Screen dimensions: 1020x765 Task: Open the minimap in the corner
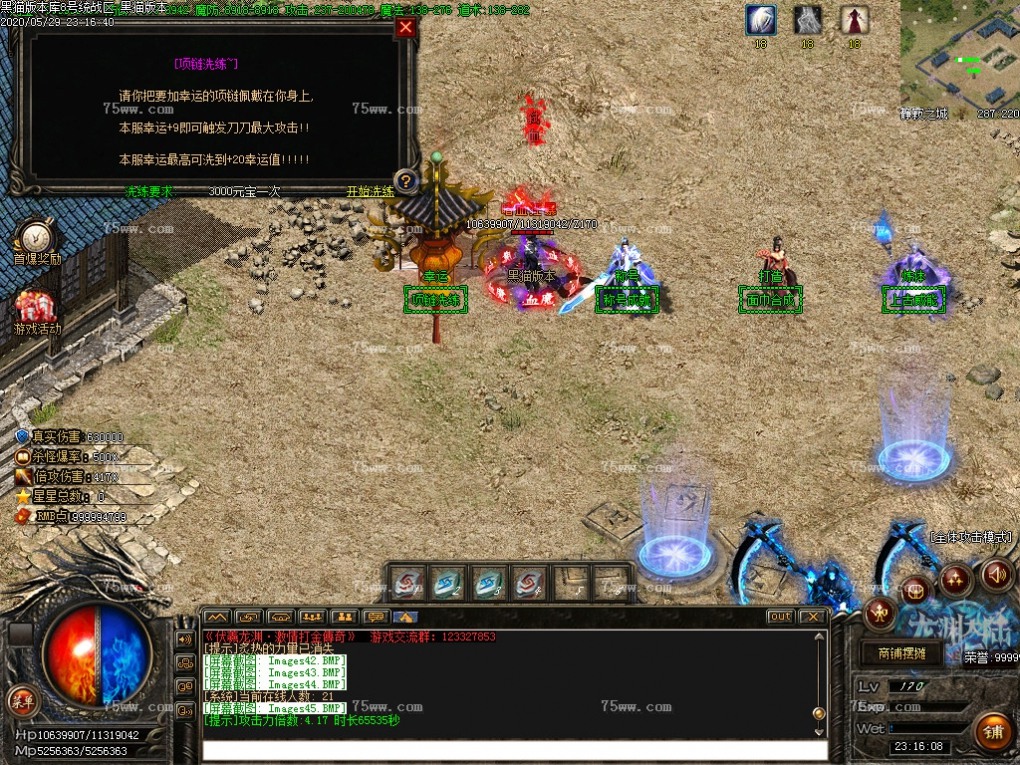click(x=960, y=55)
